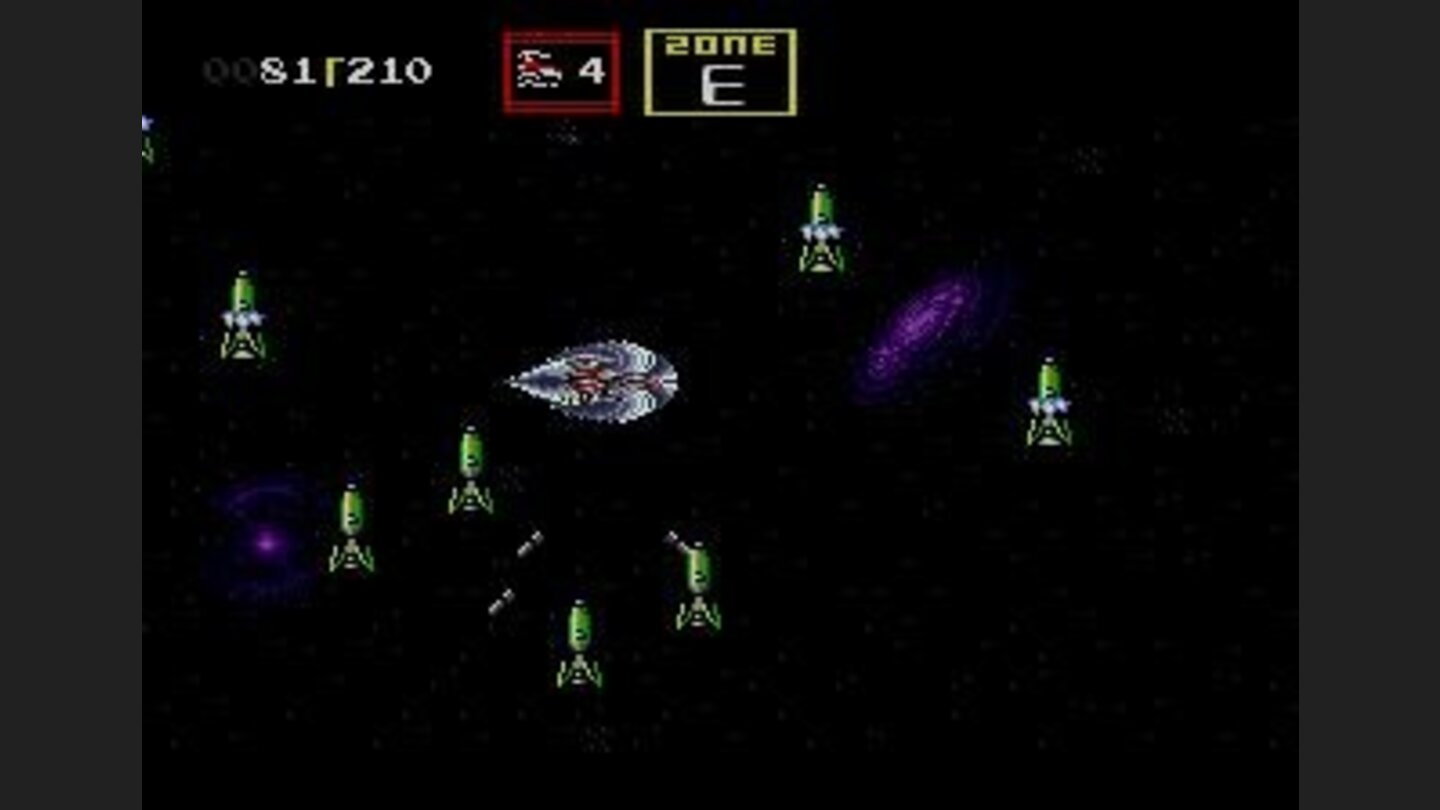Click the ZONE E indicator box
This screenshot has width=1440, height=810.
(722, 70)
